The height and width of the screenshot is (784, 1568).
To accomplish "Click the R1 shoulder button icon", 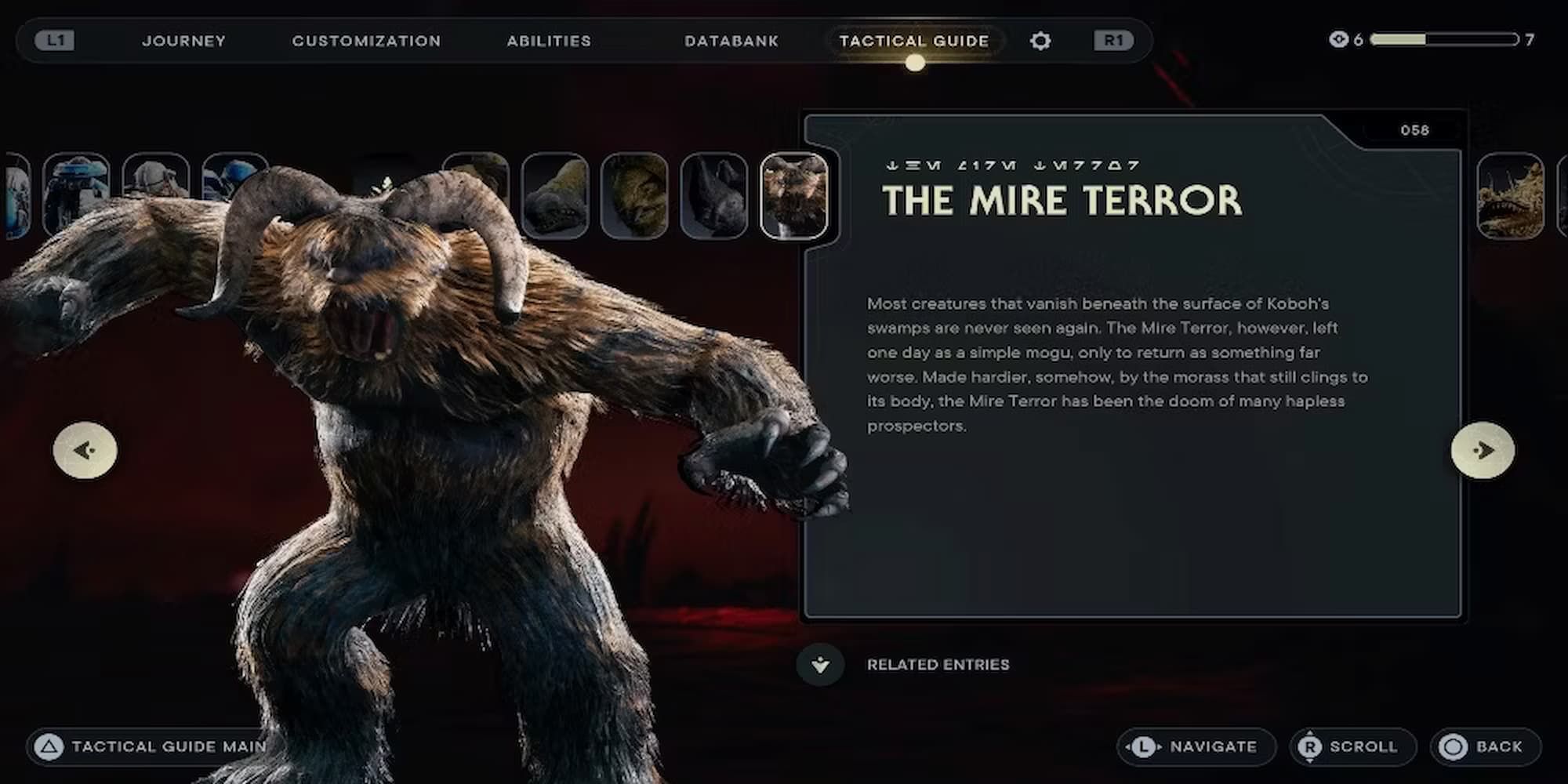I will click(x=1114, y=41).
